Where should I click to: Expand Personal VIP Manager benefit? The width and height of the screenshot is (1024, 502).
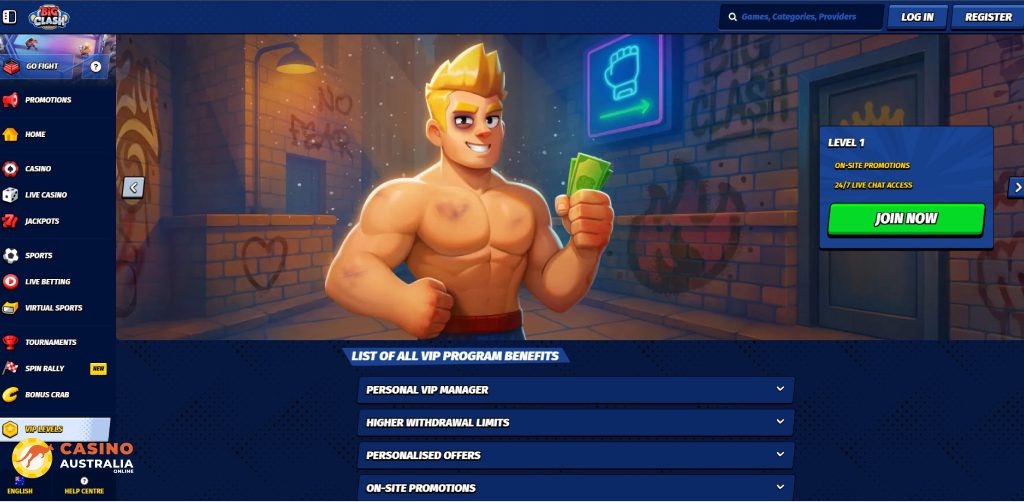tap(575, 390)
